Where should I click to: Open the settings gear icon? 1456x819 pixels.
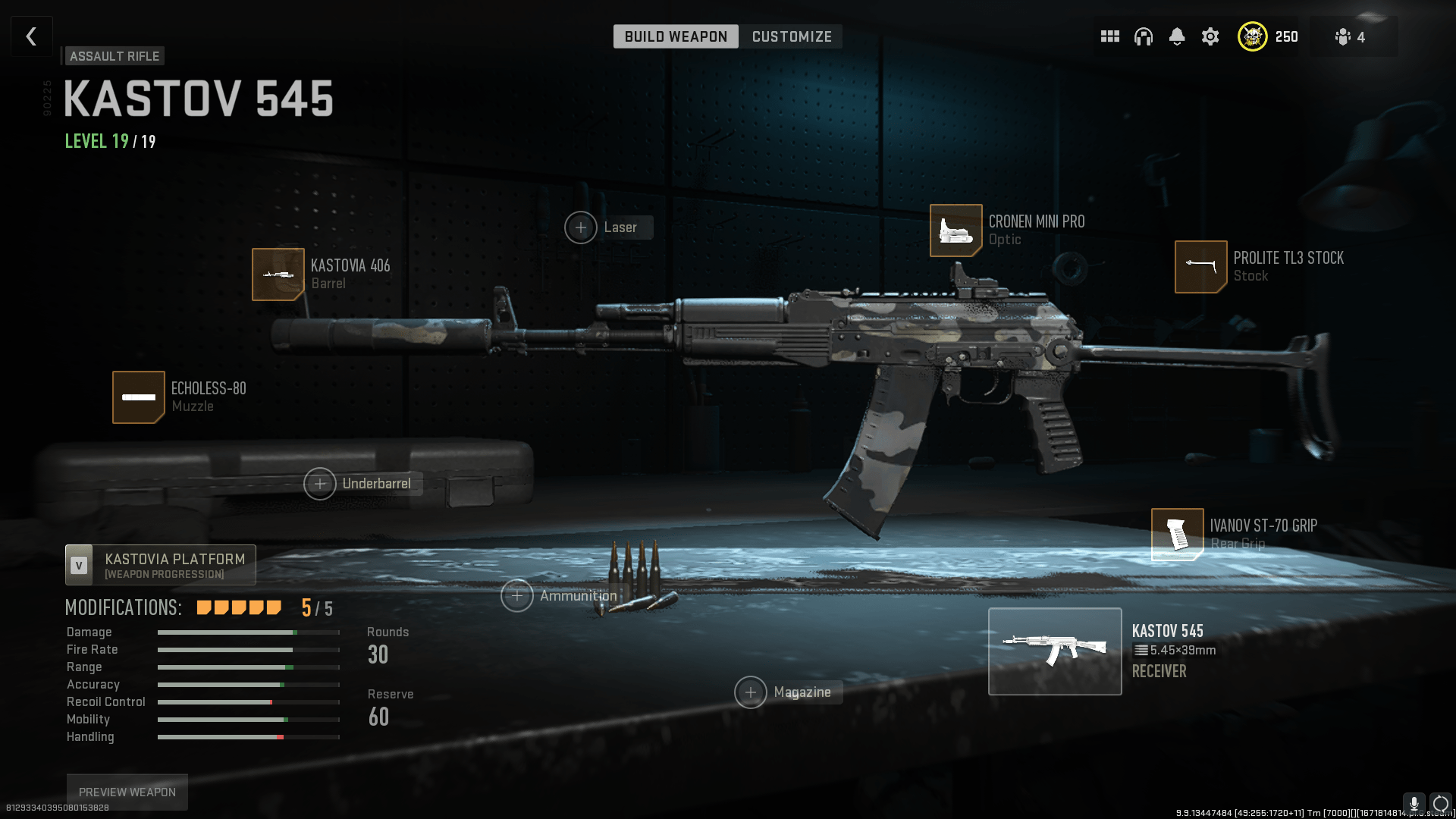click(x=1210, y=36)
